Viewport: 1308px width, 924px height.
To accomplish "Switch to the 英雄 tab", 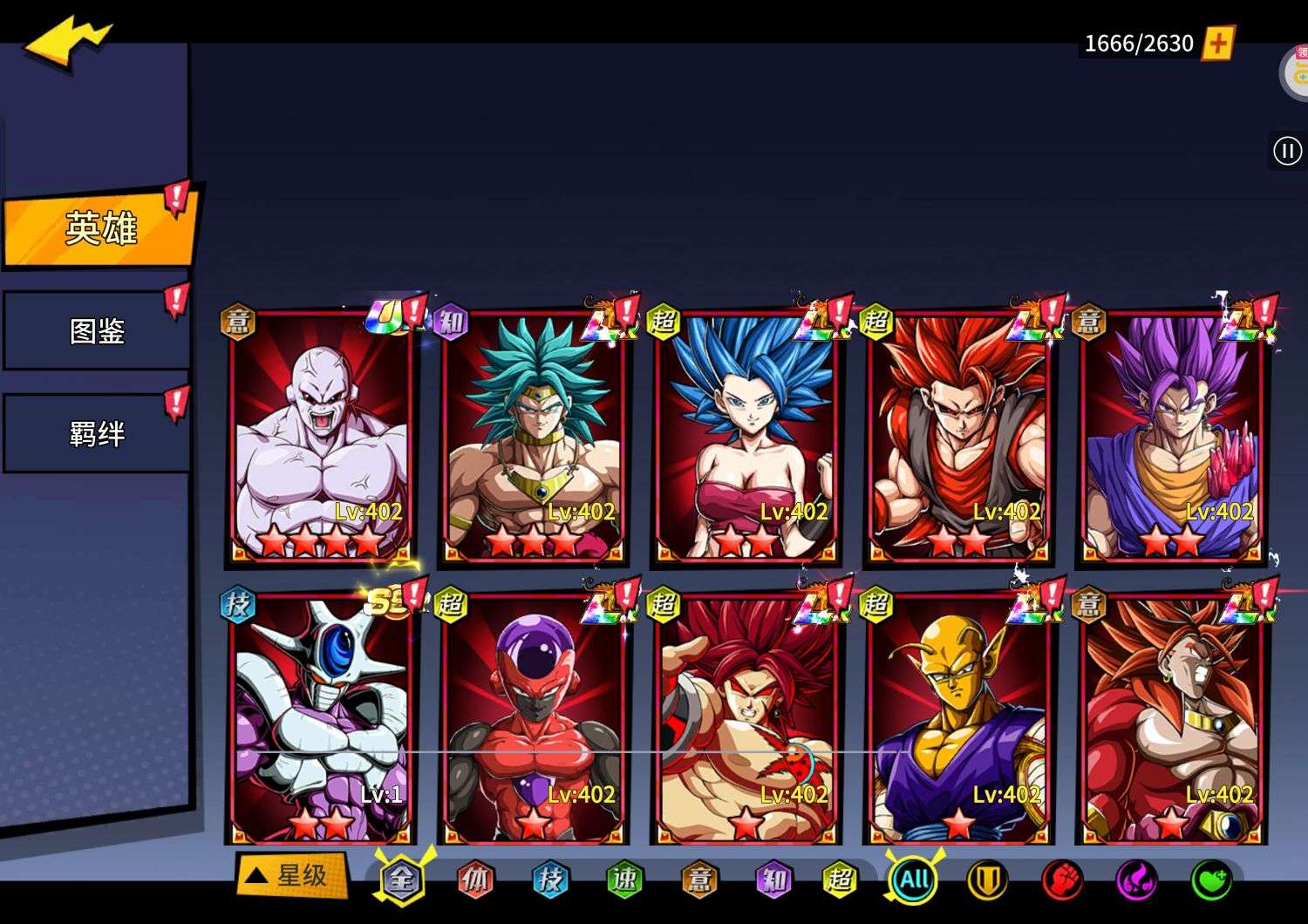I will [x=99, y=228].
